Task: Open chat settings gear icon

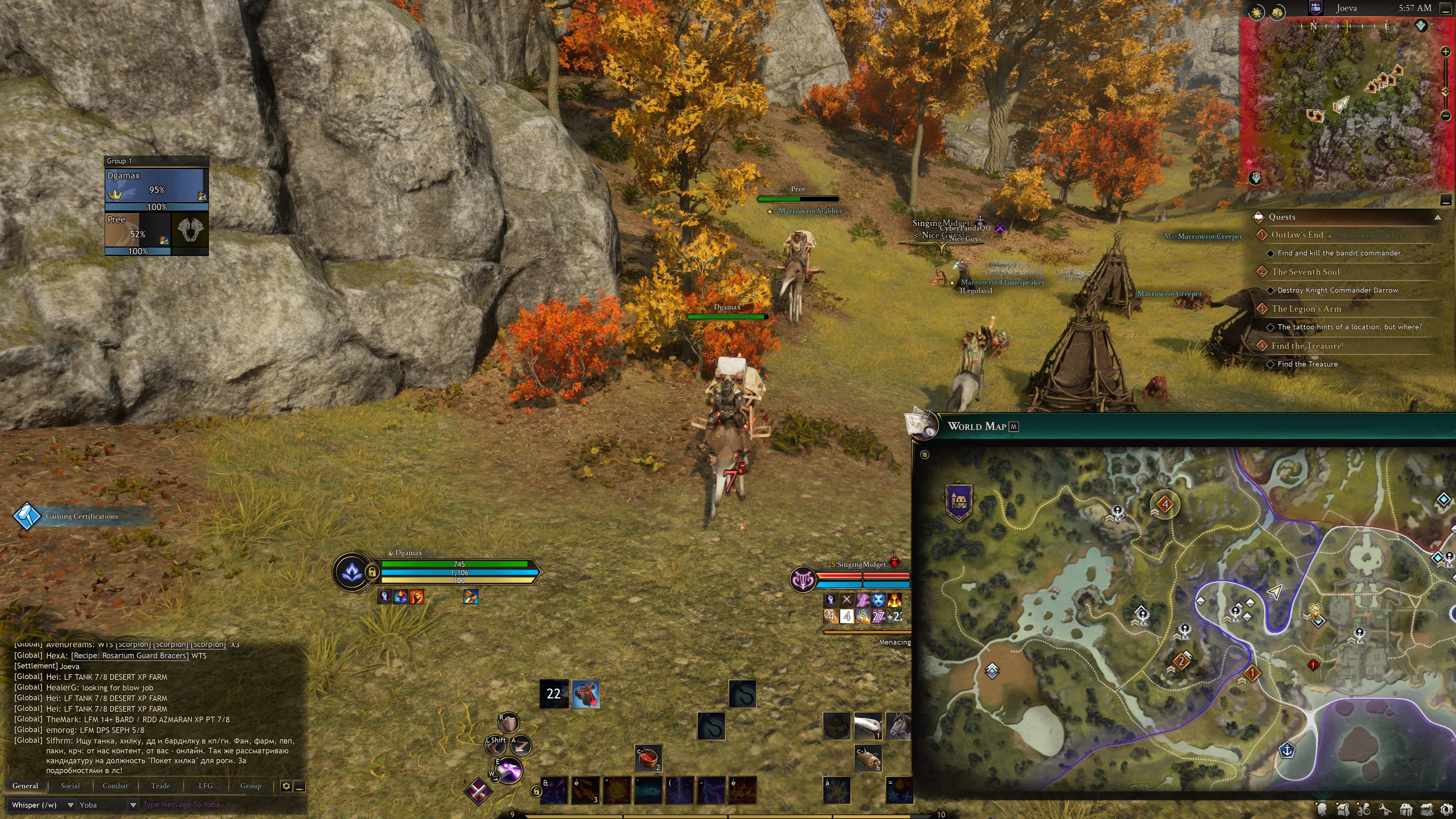Action: [x=286, y=786]
